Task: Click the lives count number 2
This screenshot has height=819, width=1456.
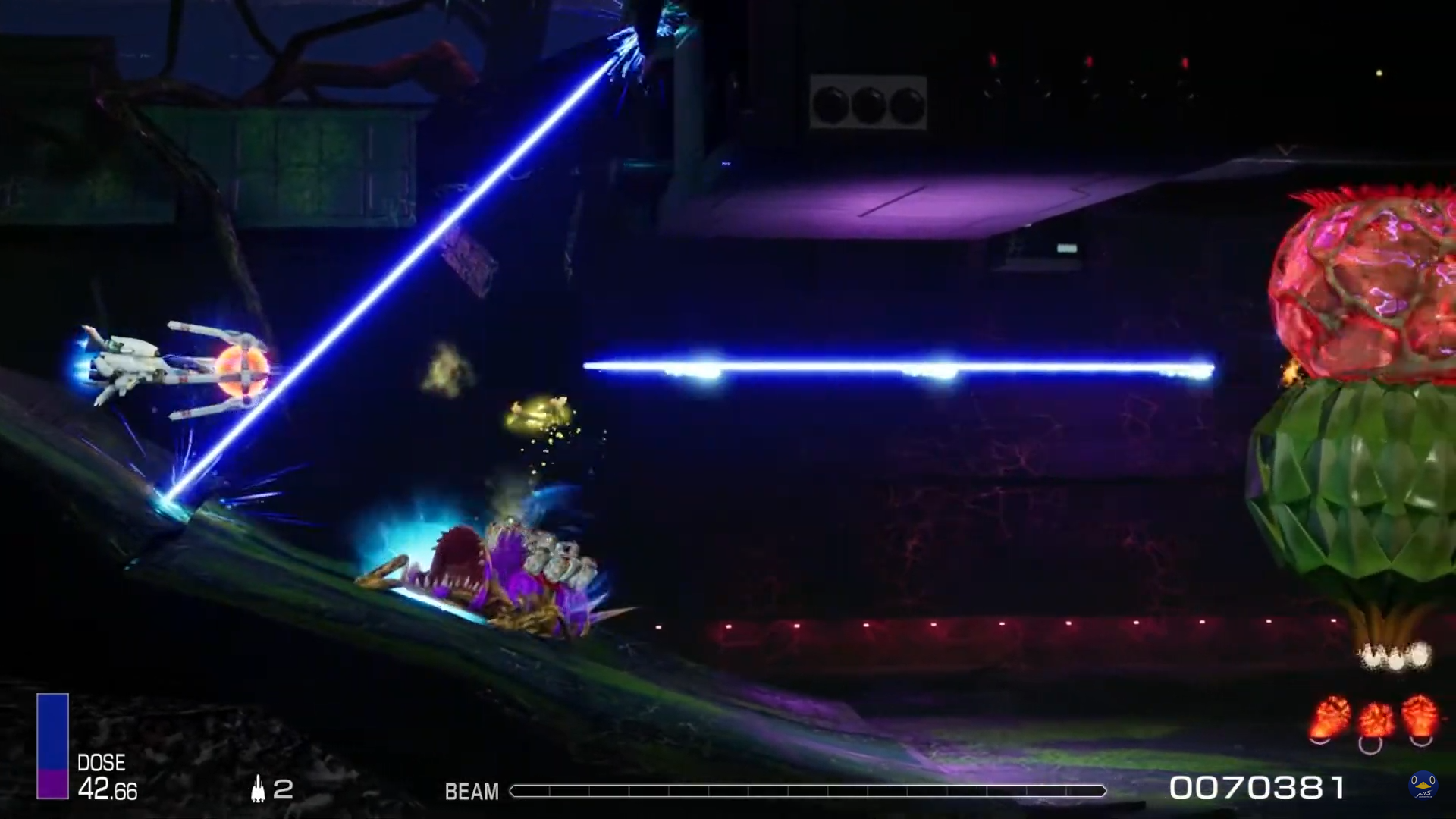Action: click(x=284, y=791)
